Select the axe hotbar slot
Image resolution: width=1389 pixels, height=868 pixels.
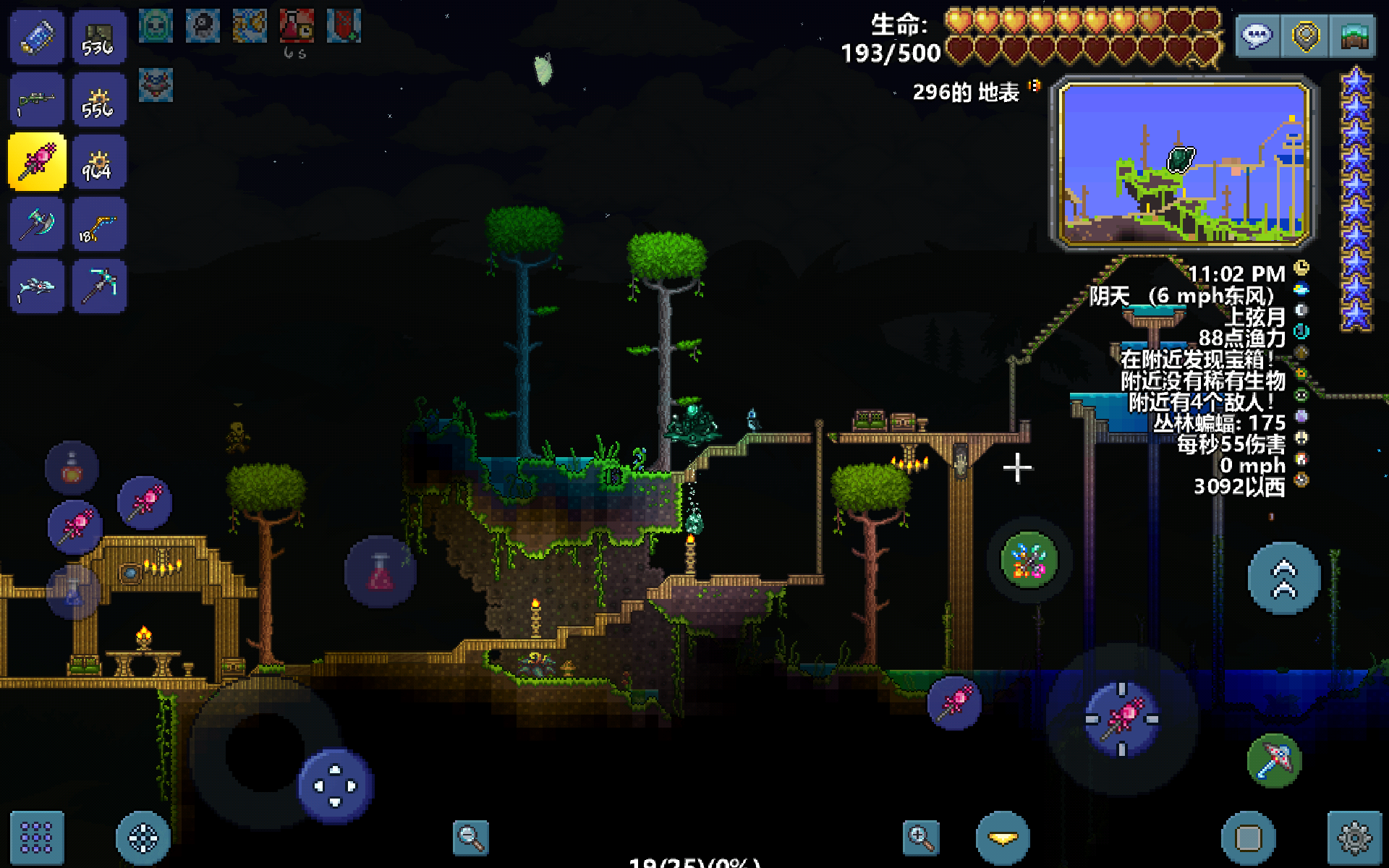[x=37, y=224]
